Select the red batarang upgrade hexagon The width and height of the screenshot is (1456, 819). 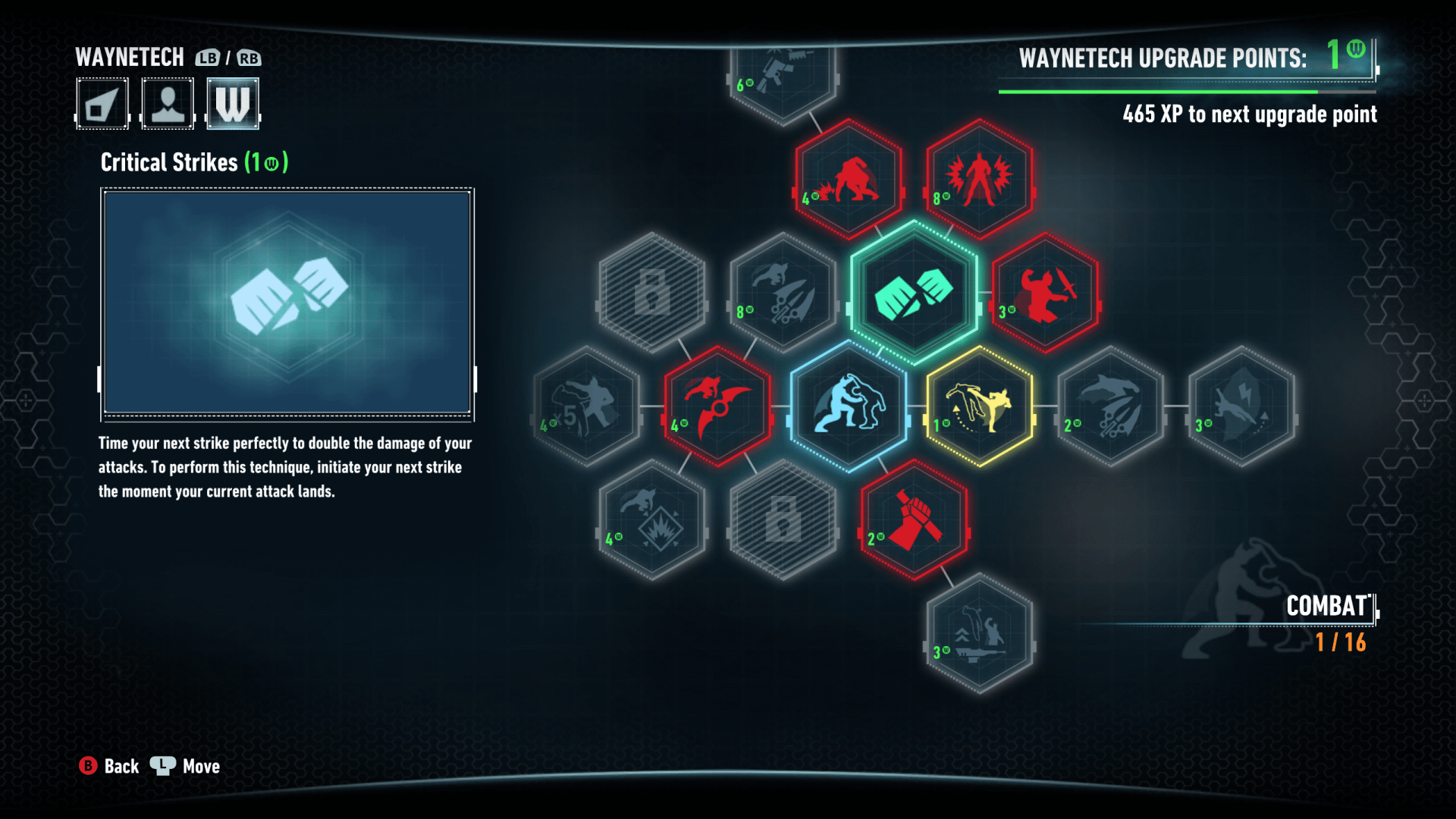(x=717, y=406)
